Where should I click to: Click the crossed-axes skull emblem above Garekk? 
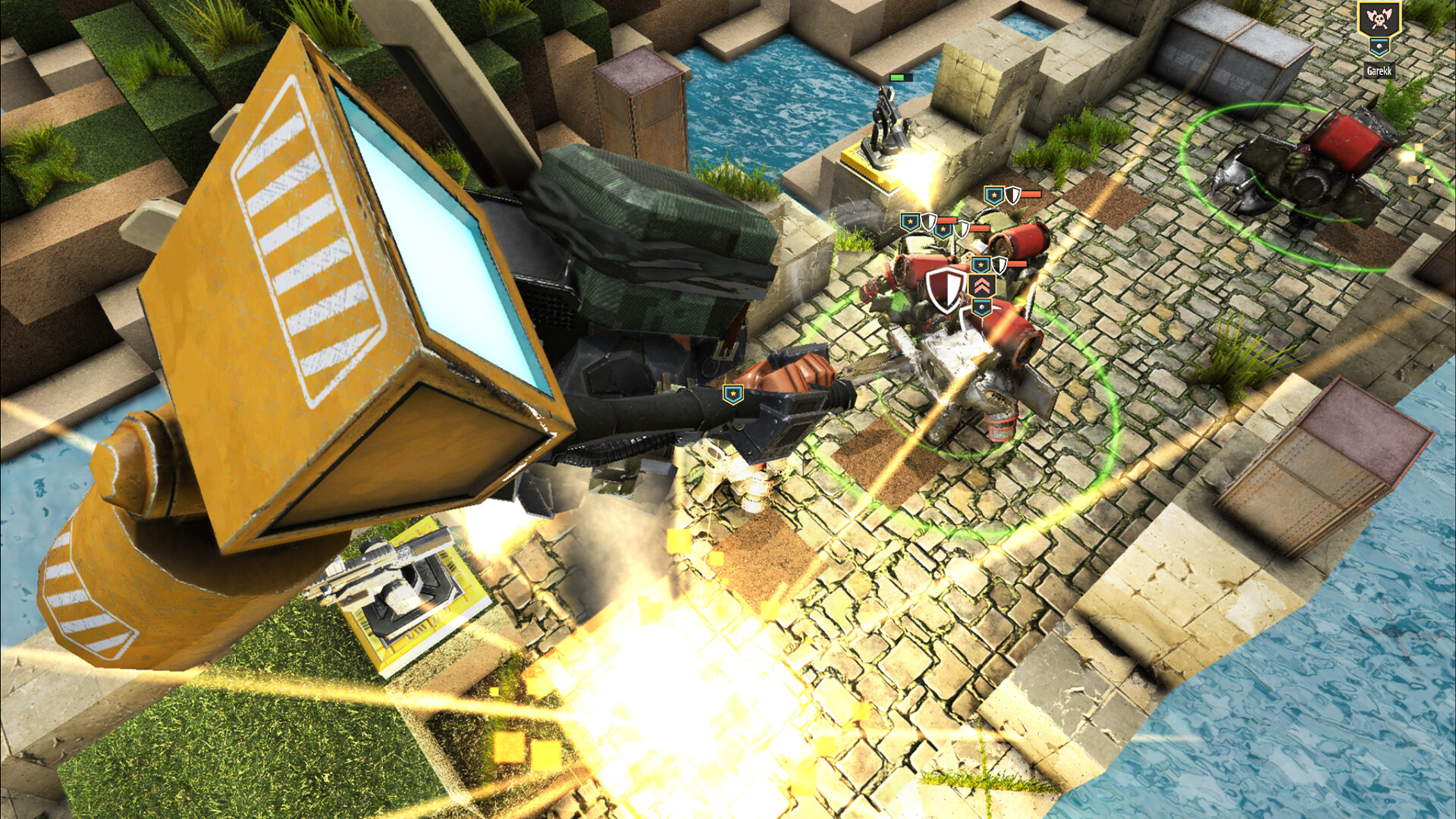pos(1379,18)
